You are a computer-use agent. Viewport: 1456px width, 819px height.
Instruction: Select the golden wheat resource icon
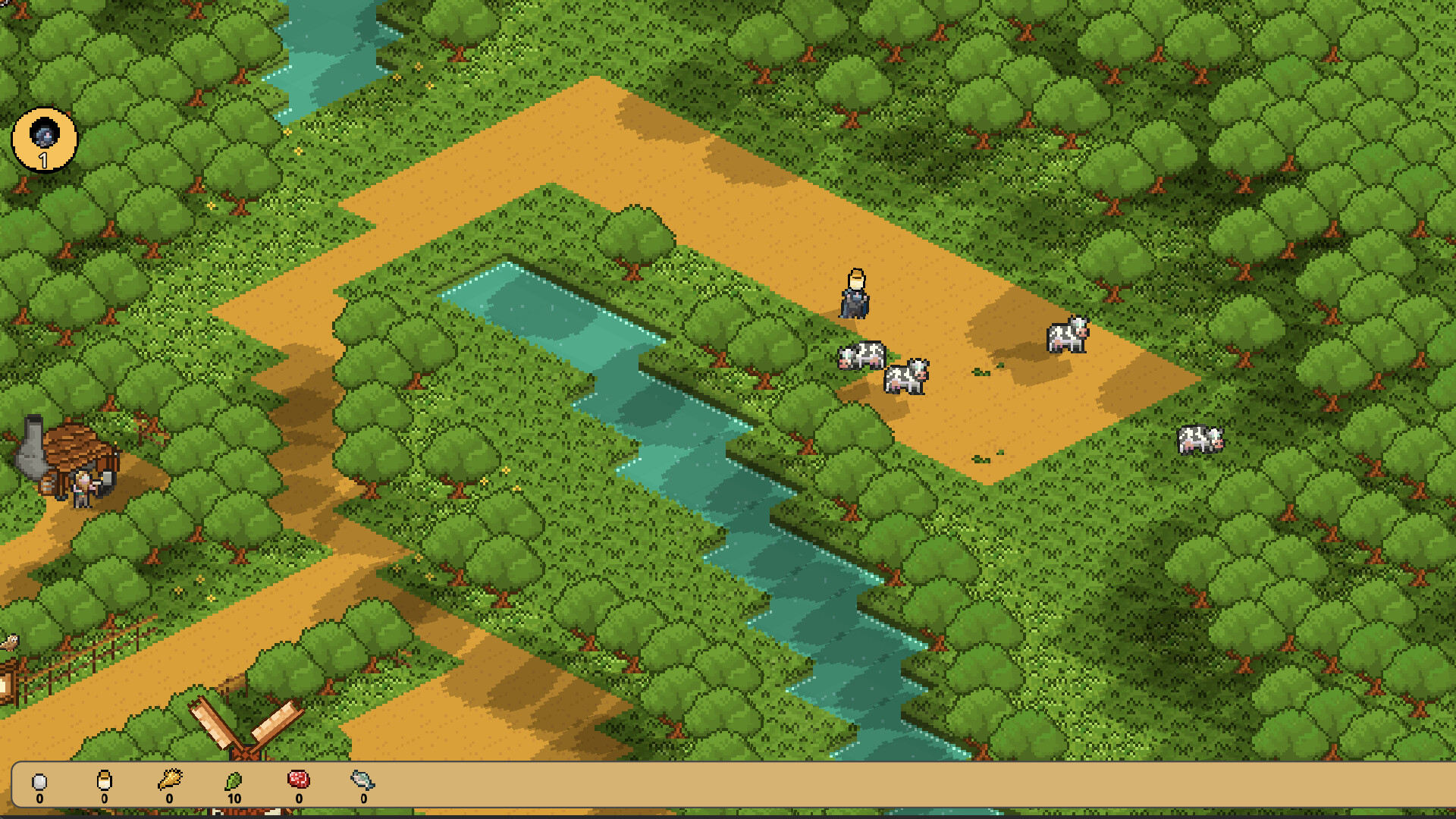coord(170,780)
